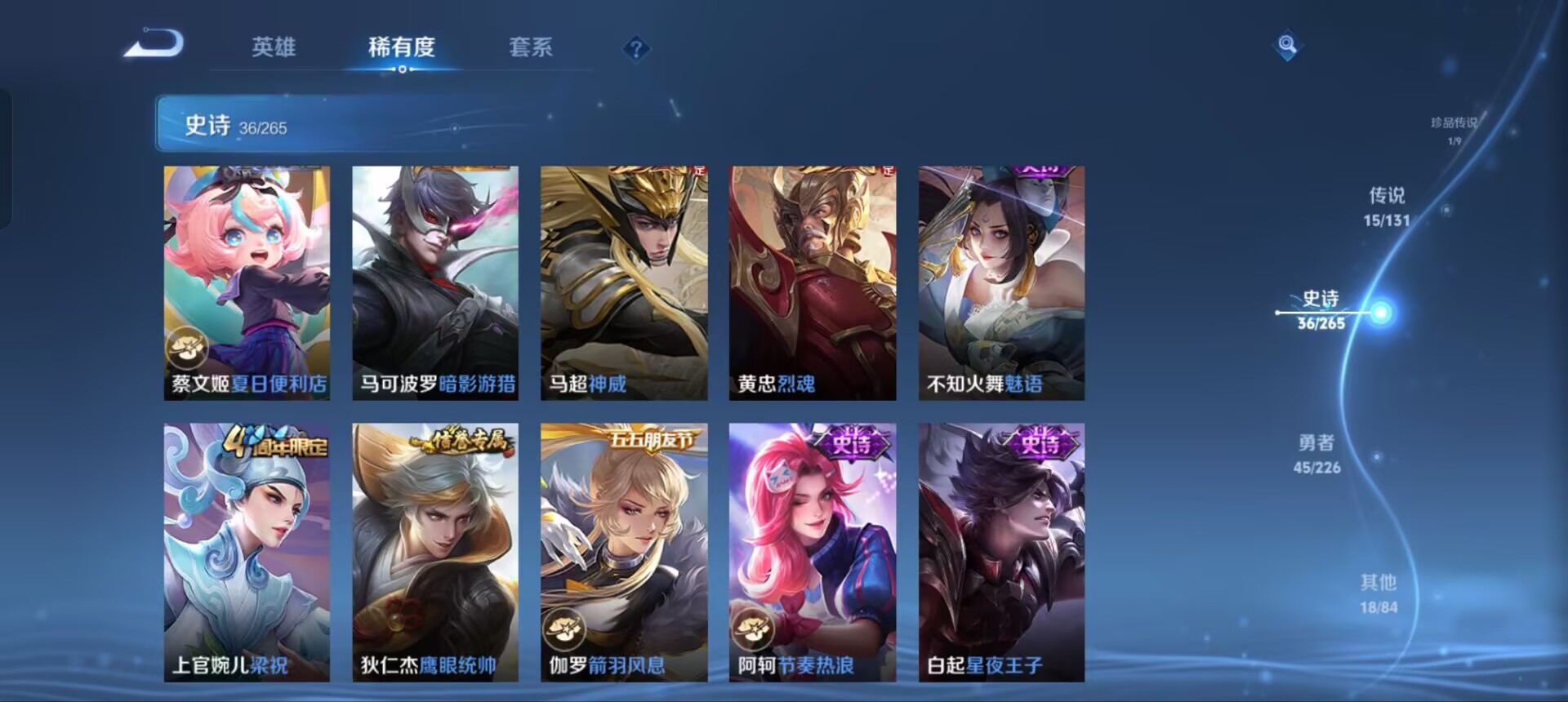This screenshot has height=702, width=1568.
Task: Click the feather badge on 阿轲 skin card
Action: [x=753, y=629]
